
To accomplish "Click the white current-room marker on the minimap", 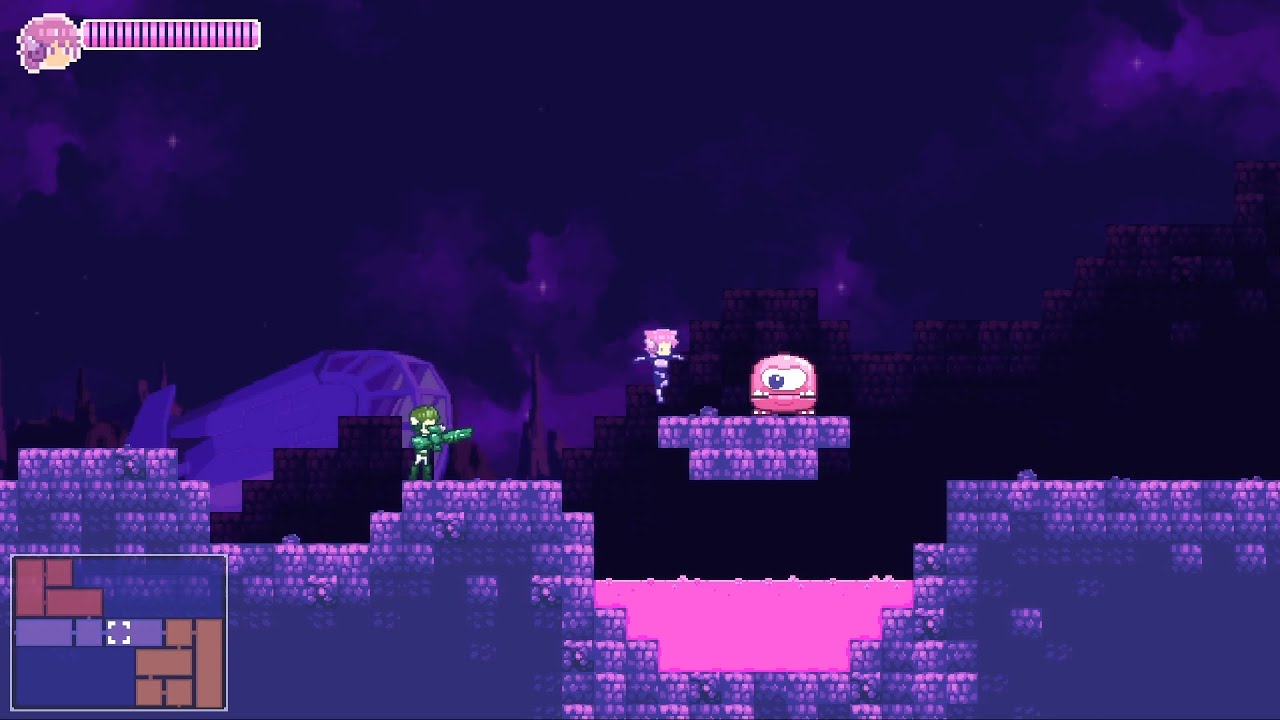I will point(118,631).
